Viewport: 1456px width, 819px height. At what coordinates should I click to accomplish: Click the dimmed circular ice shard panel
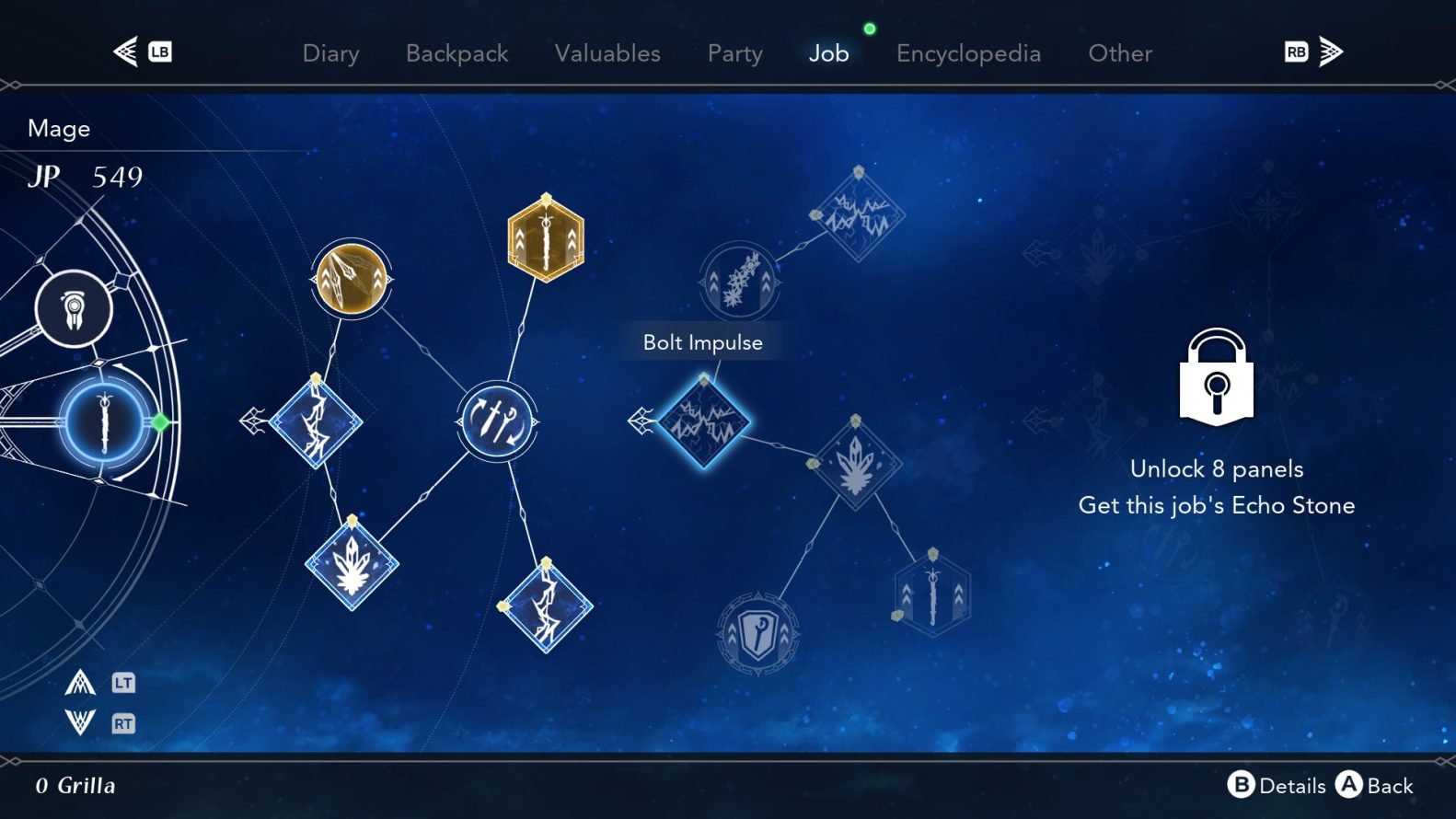[739, 282]
